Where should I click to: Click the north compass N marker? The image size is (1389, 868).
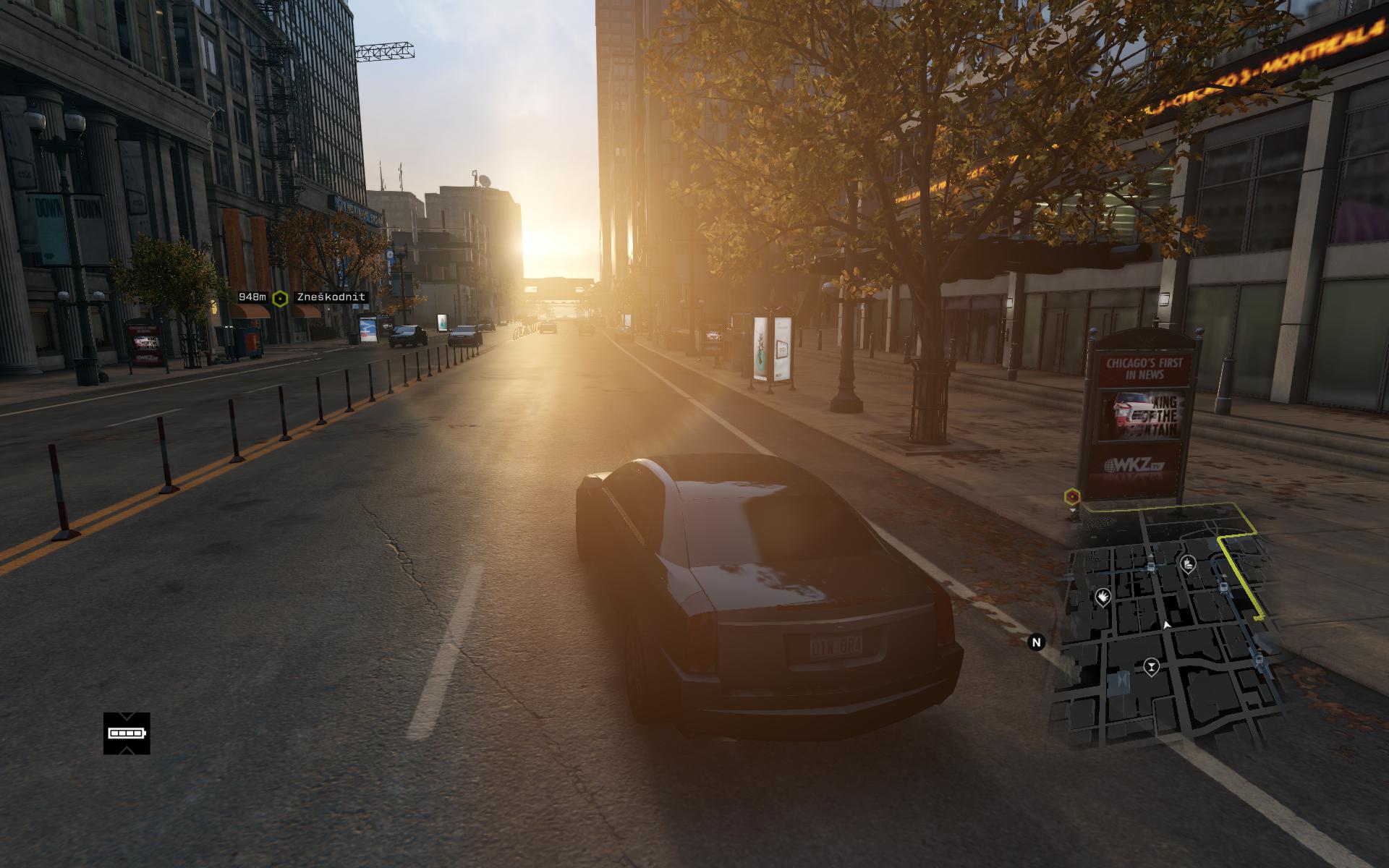[x=1037, y=642]
